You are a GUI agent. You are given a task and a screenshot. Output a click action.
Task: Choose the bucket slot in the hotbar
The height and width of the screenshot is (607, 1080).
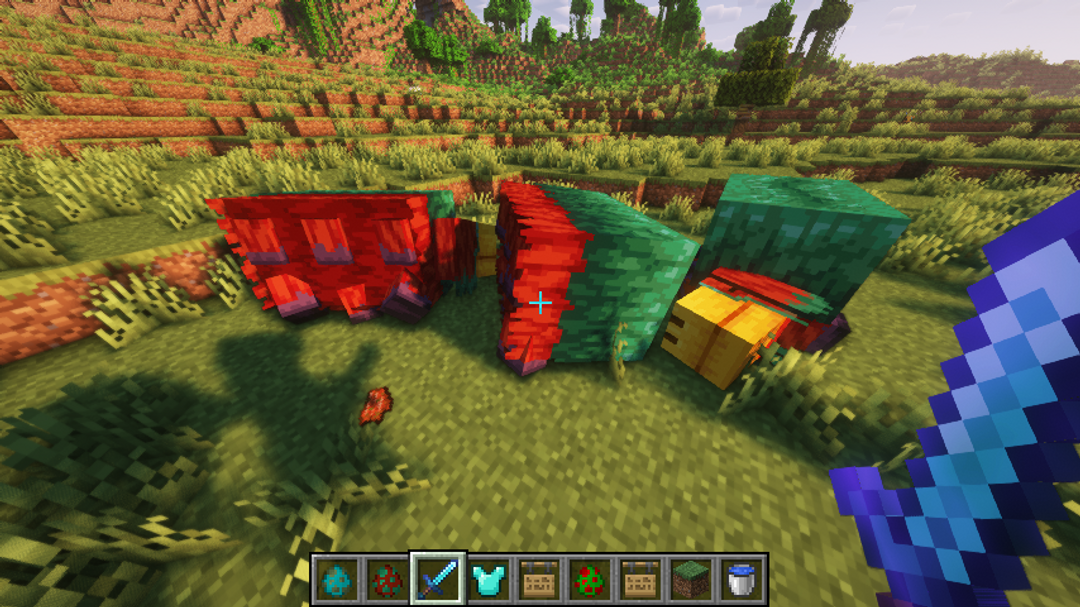click(x=743, y=578)
